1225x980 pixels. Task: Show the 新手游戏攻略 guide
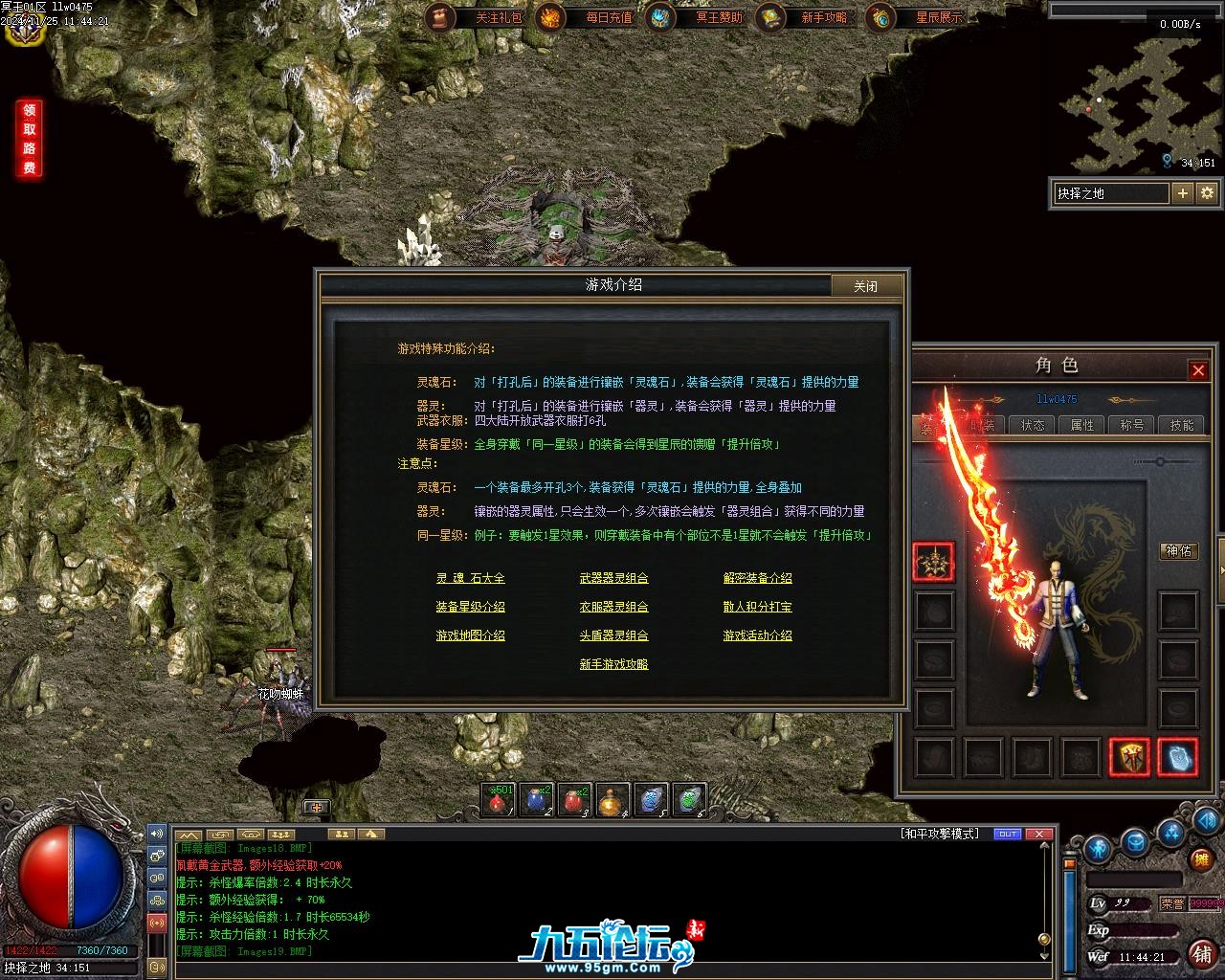pyautogui.click(x=613, y=664)
